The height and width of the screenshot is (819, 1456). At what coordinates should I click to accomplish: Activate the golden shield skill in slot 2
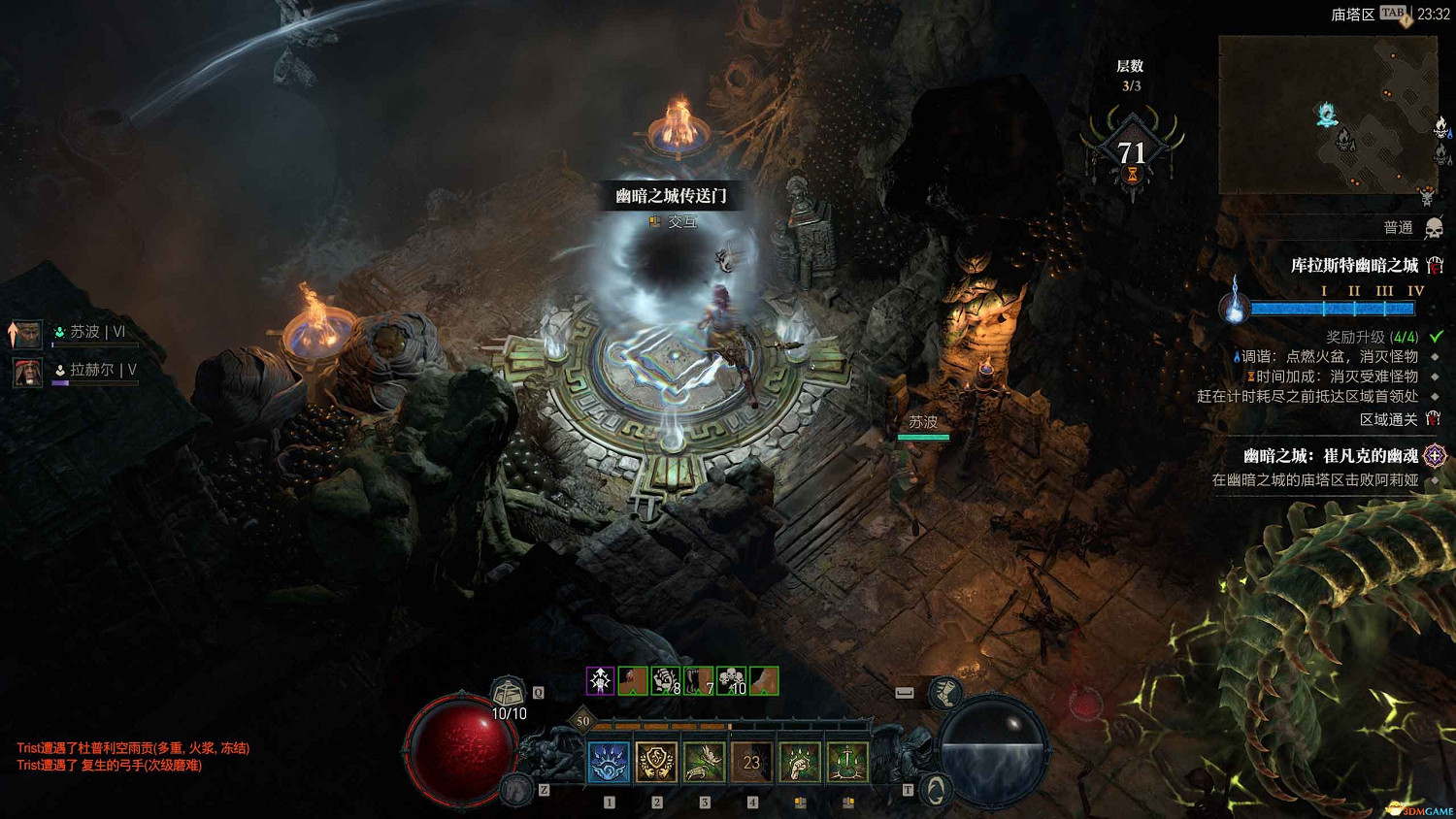[656, 762]
